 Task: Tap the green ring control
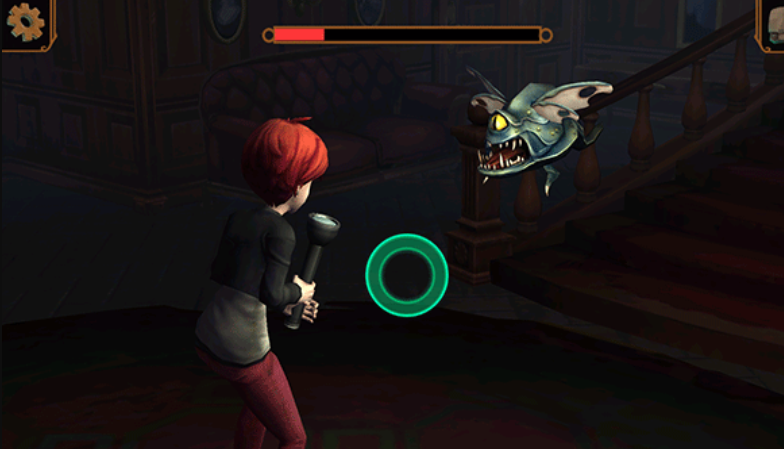coord(406,274)
